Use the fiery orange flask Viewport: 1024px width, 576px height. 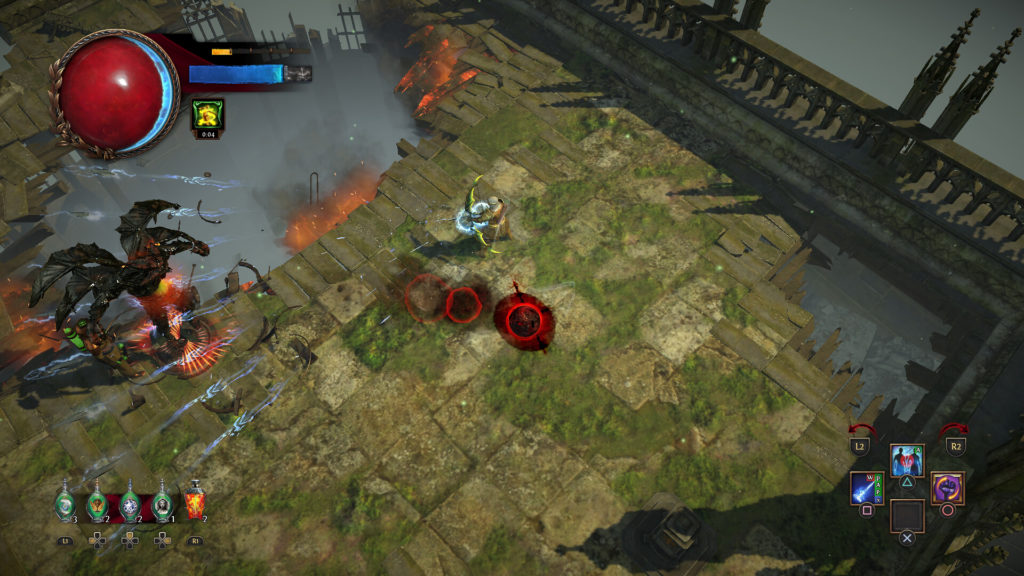pos(195,502)
